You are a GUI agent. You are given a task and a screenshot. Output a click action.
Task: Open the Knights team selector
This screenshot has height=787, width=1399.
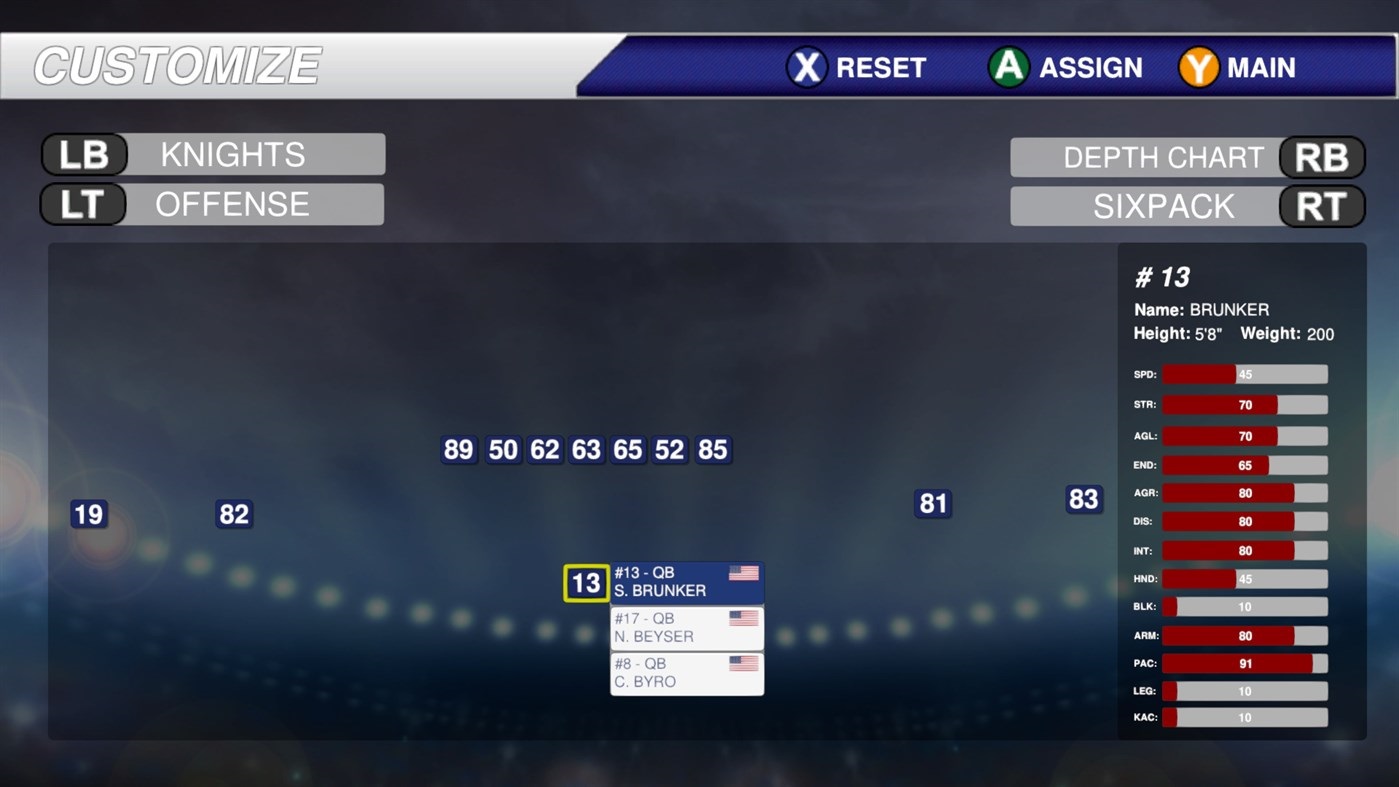[x=232, y=154]
